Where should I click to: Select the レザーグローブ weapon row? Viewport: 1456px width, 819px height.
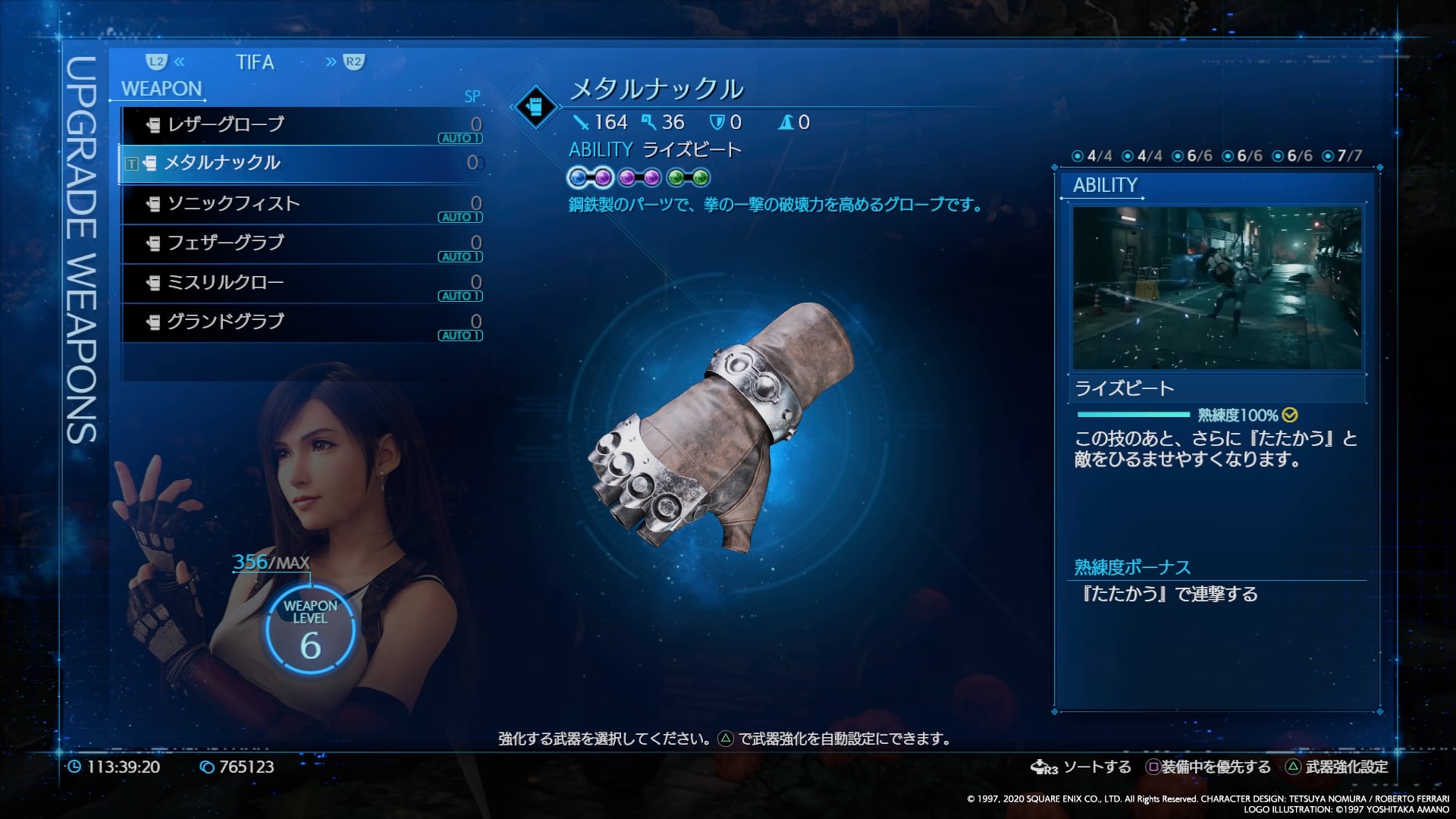(x=301, y=124)
